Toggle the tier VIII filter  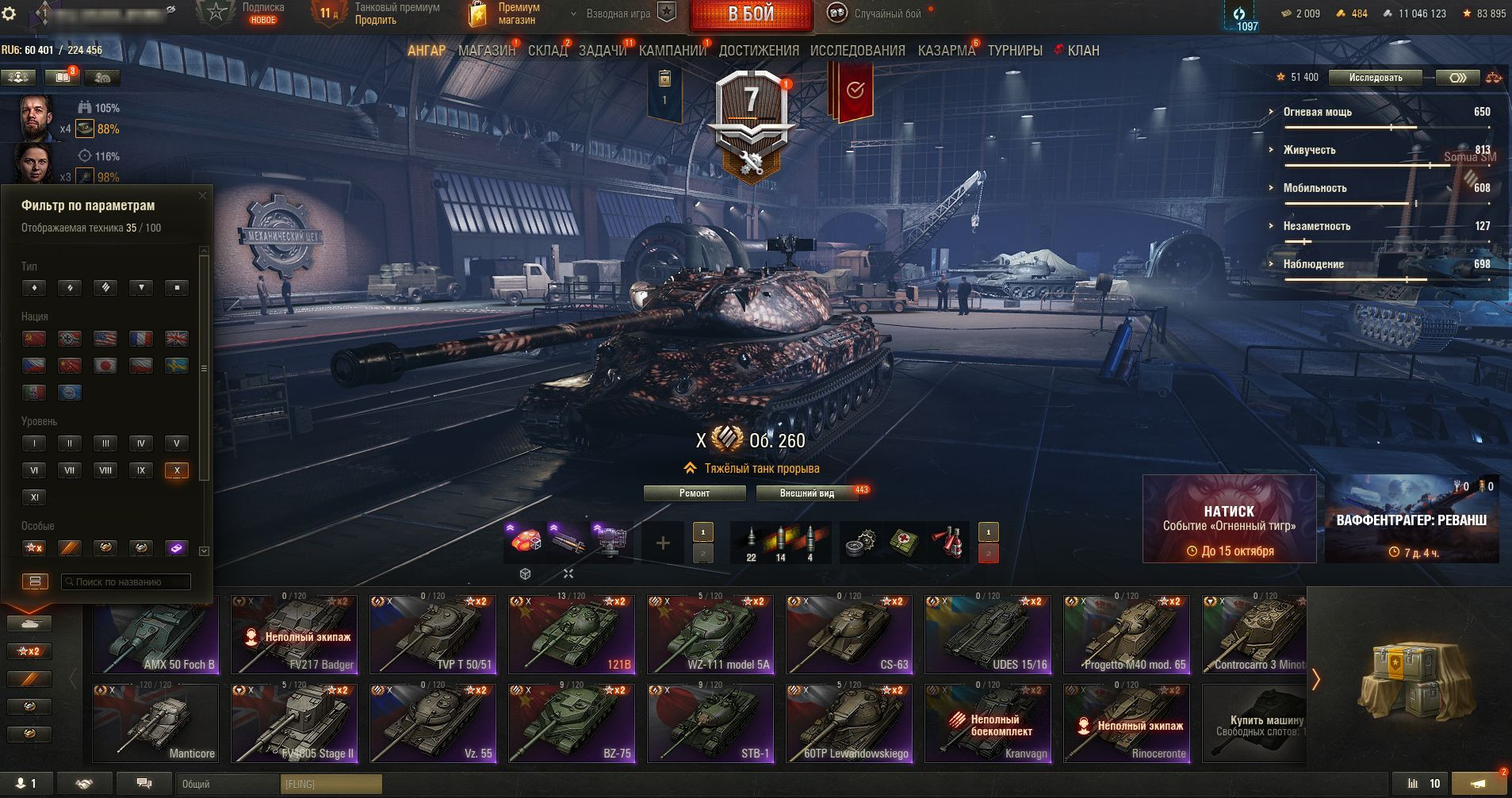point(105,470)
